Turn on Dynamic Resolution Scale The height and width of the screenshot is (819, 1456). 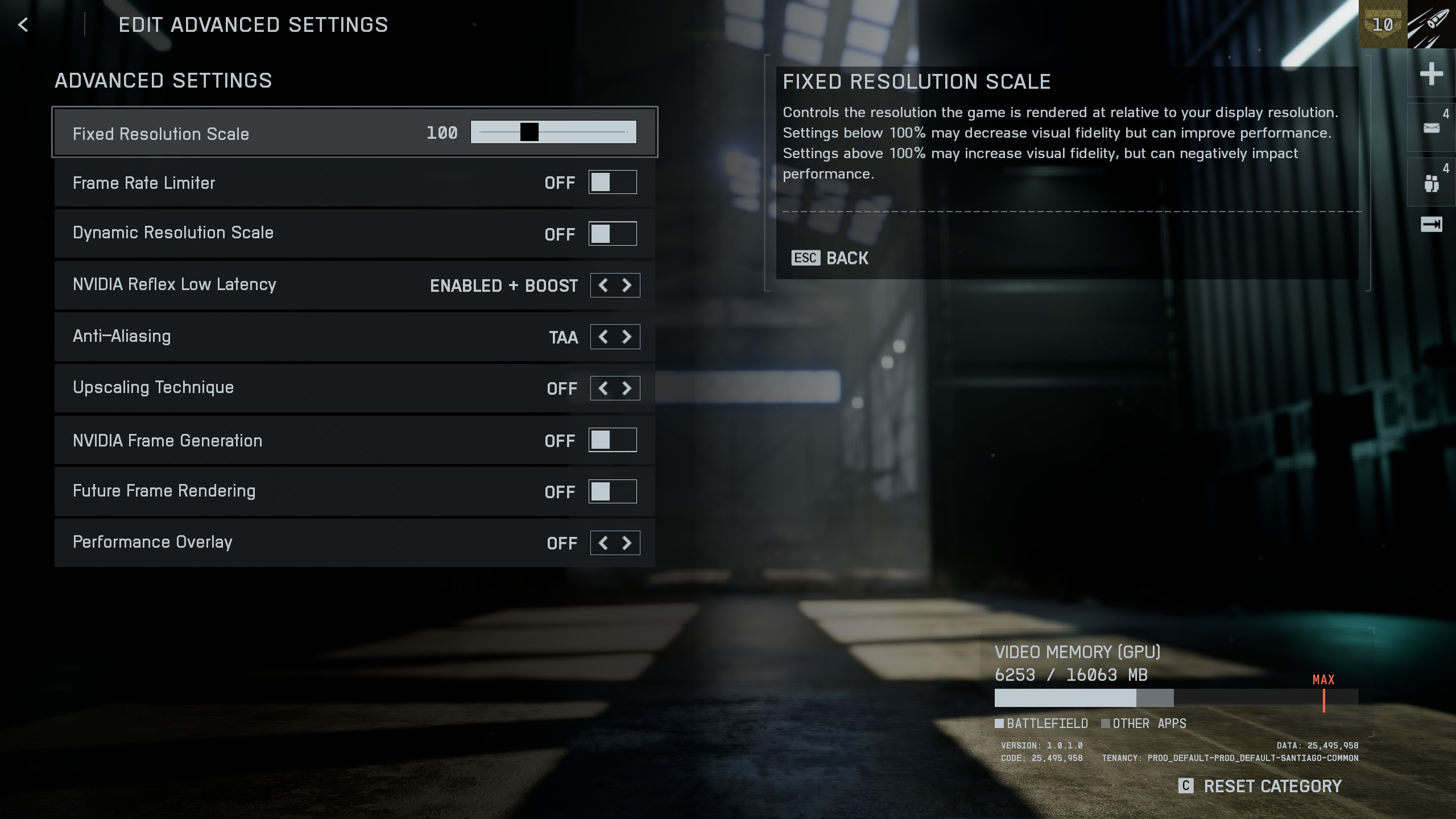pos(612,234)
